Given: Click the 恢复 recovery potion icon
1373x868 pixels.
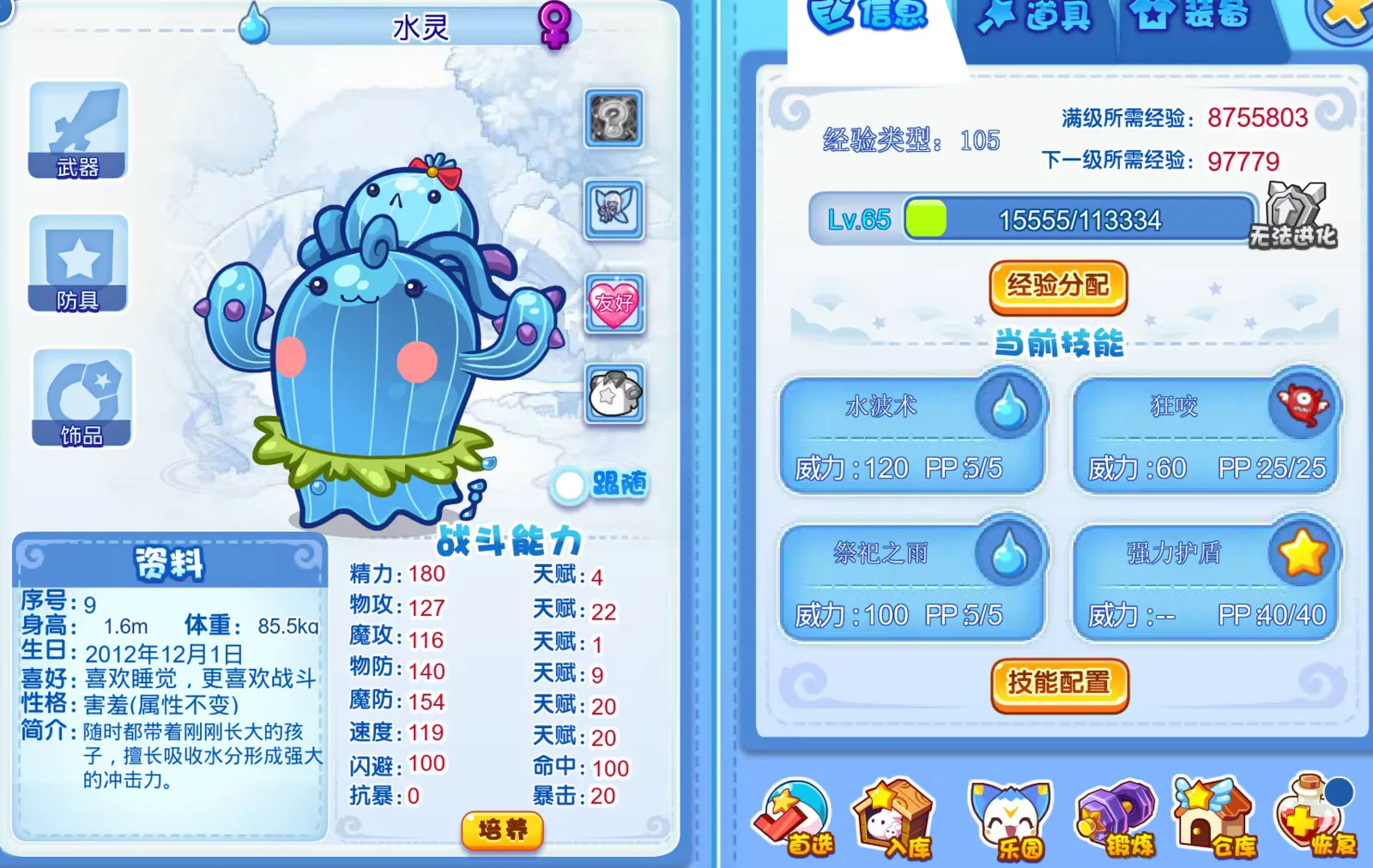Looking at the screenshot, I should [1309, 815].
